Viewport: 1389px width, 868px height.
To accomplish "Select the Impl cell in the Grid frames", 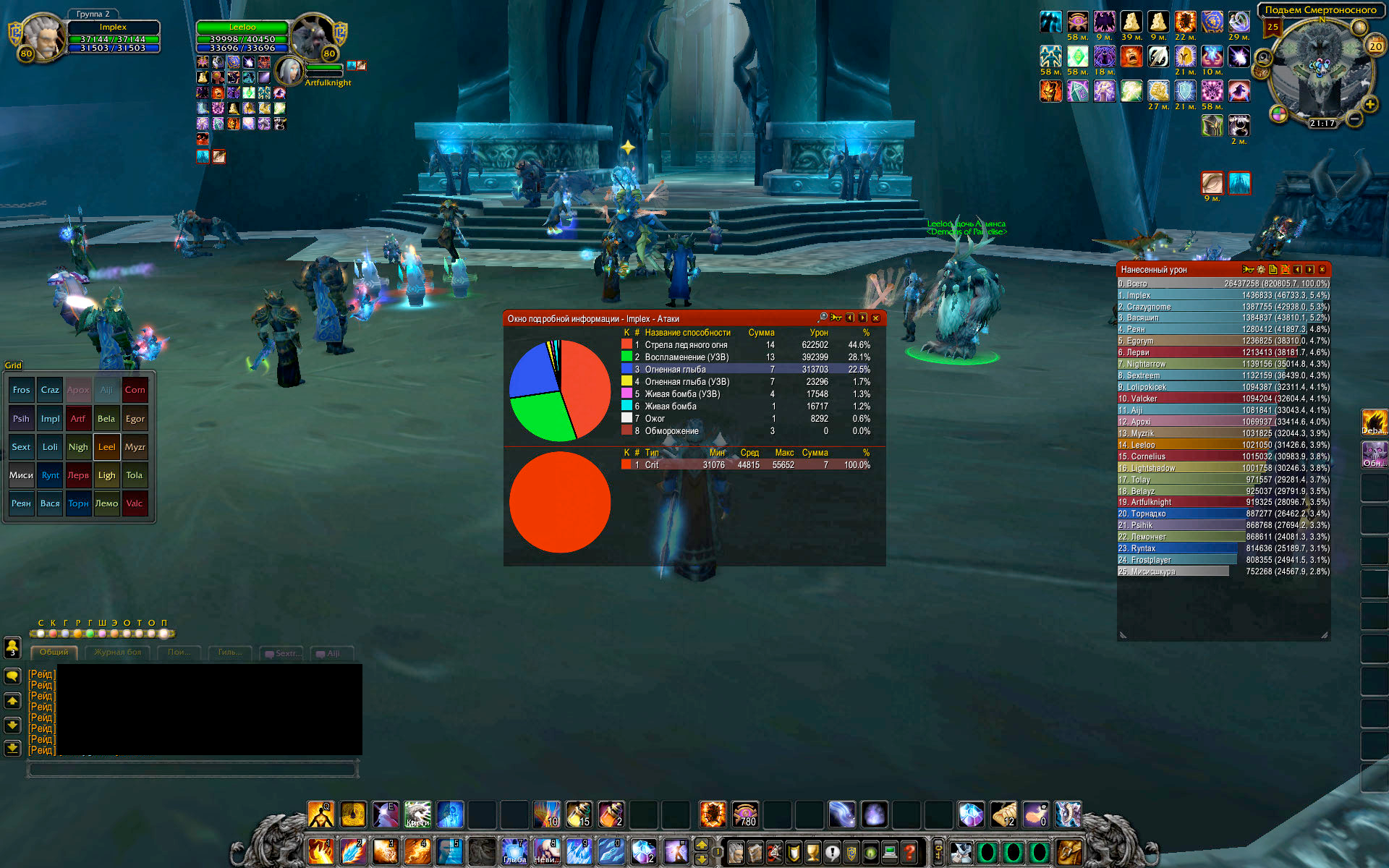I will [50, 418].
